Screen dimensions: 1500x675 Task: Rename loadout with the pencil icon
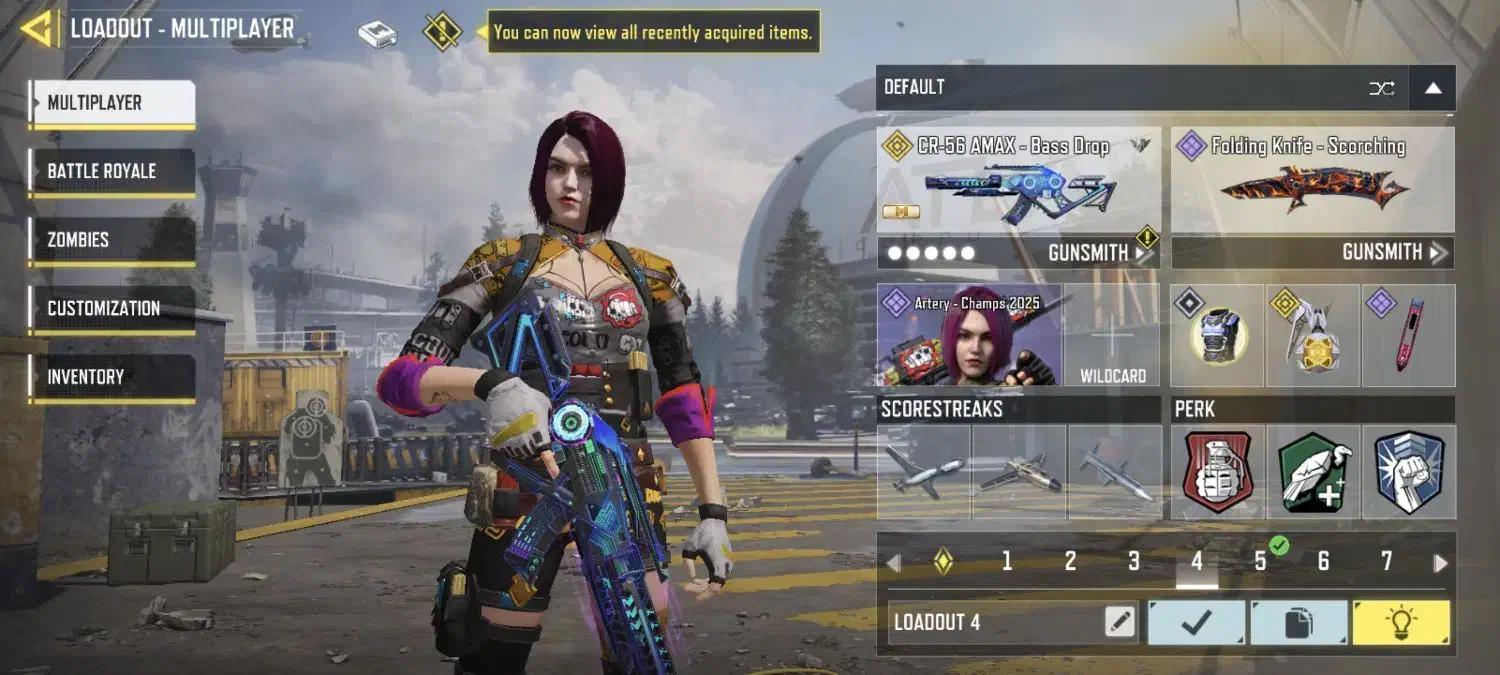pos(1120,622)
